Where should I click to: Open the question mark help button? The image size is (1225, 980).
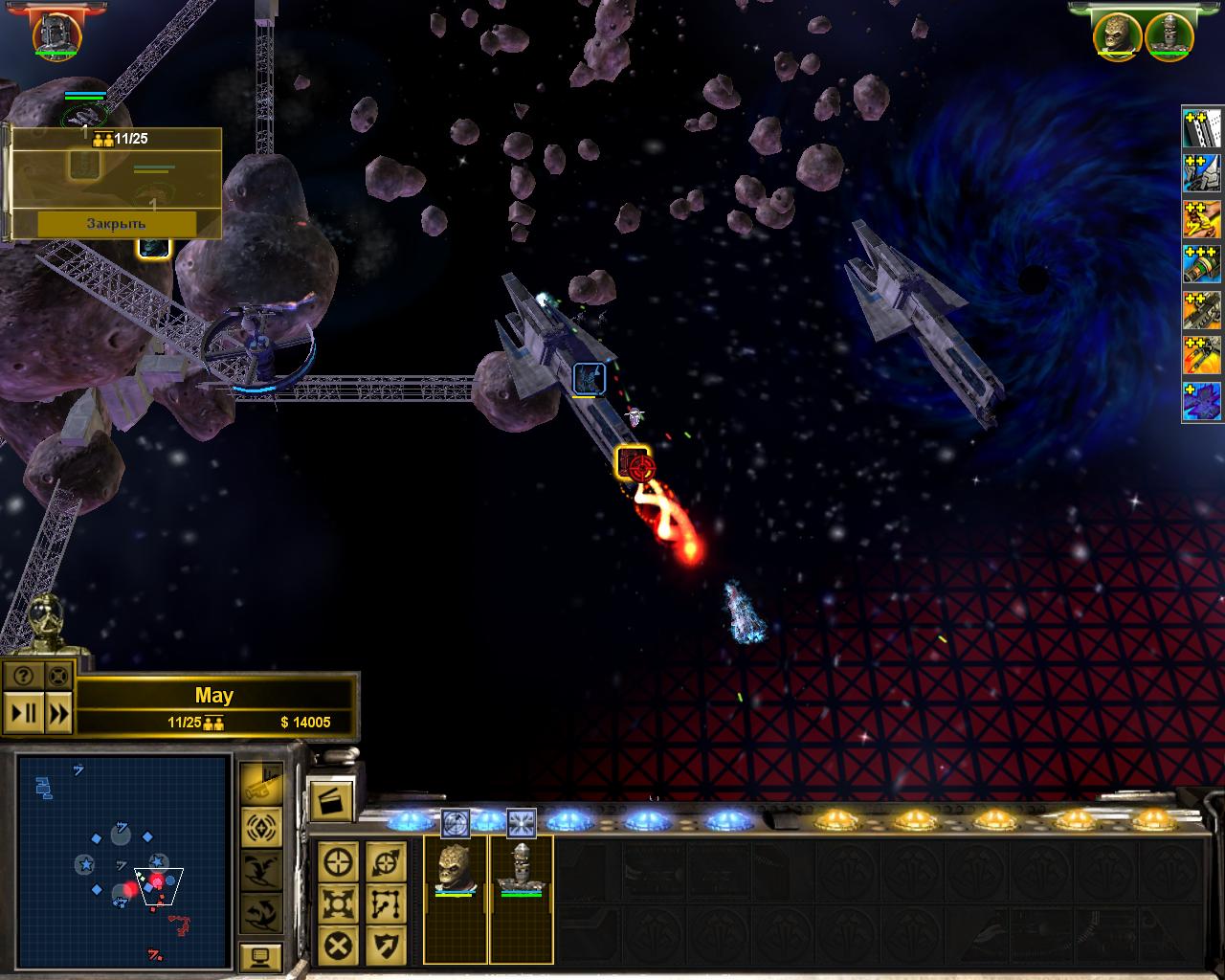click(23, 676)
